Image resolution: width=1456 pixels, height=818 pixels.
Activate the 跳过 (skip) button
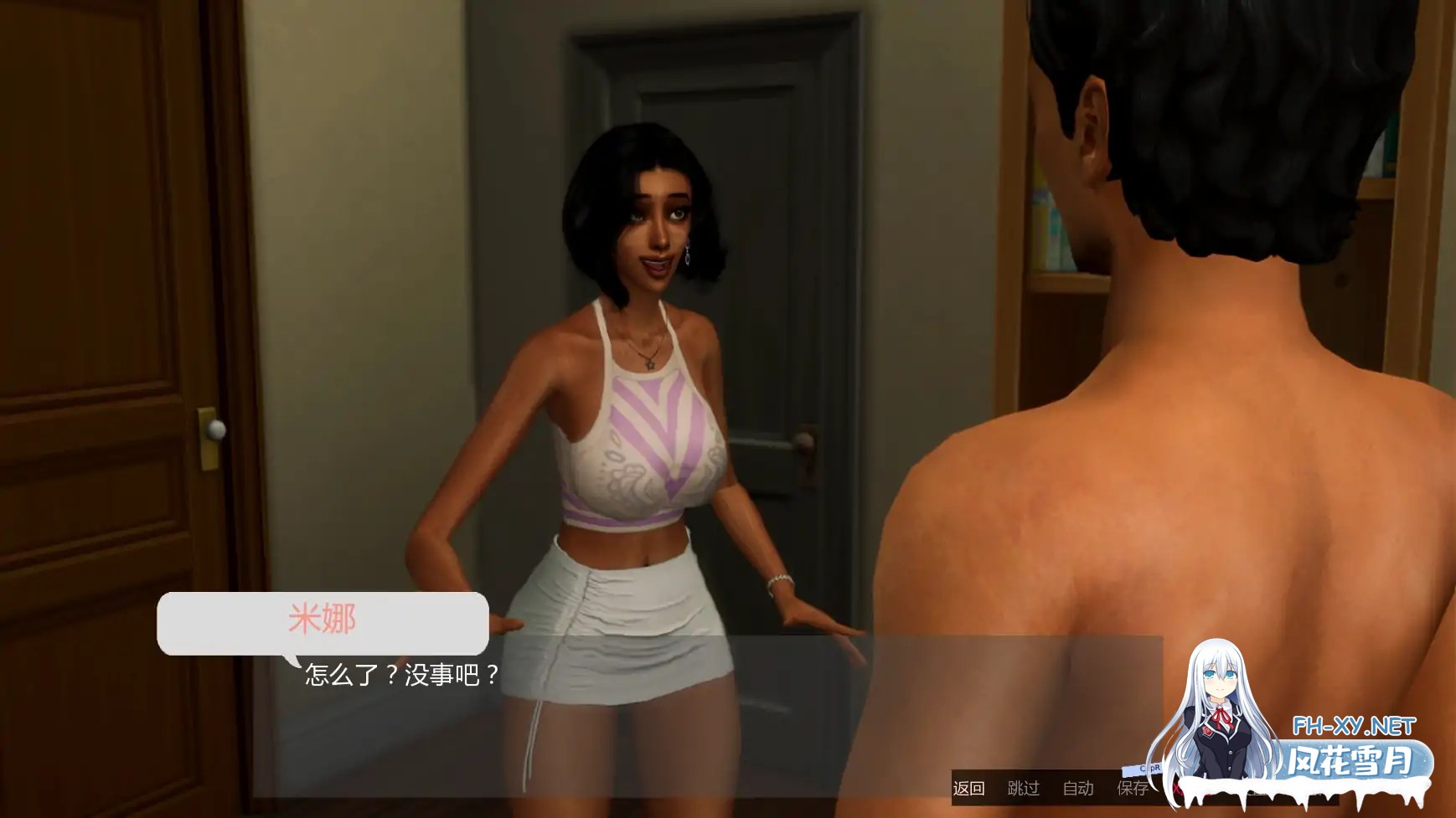tap(1023, 788)
